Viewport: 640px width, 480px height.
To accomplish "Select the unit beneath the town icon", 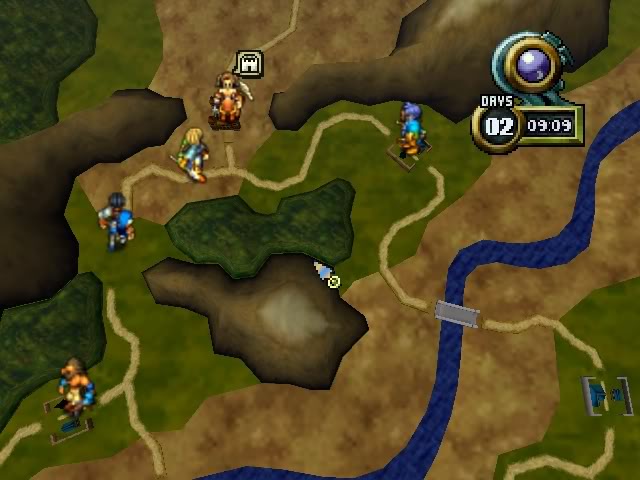I will point(229,101).
